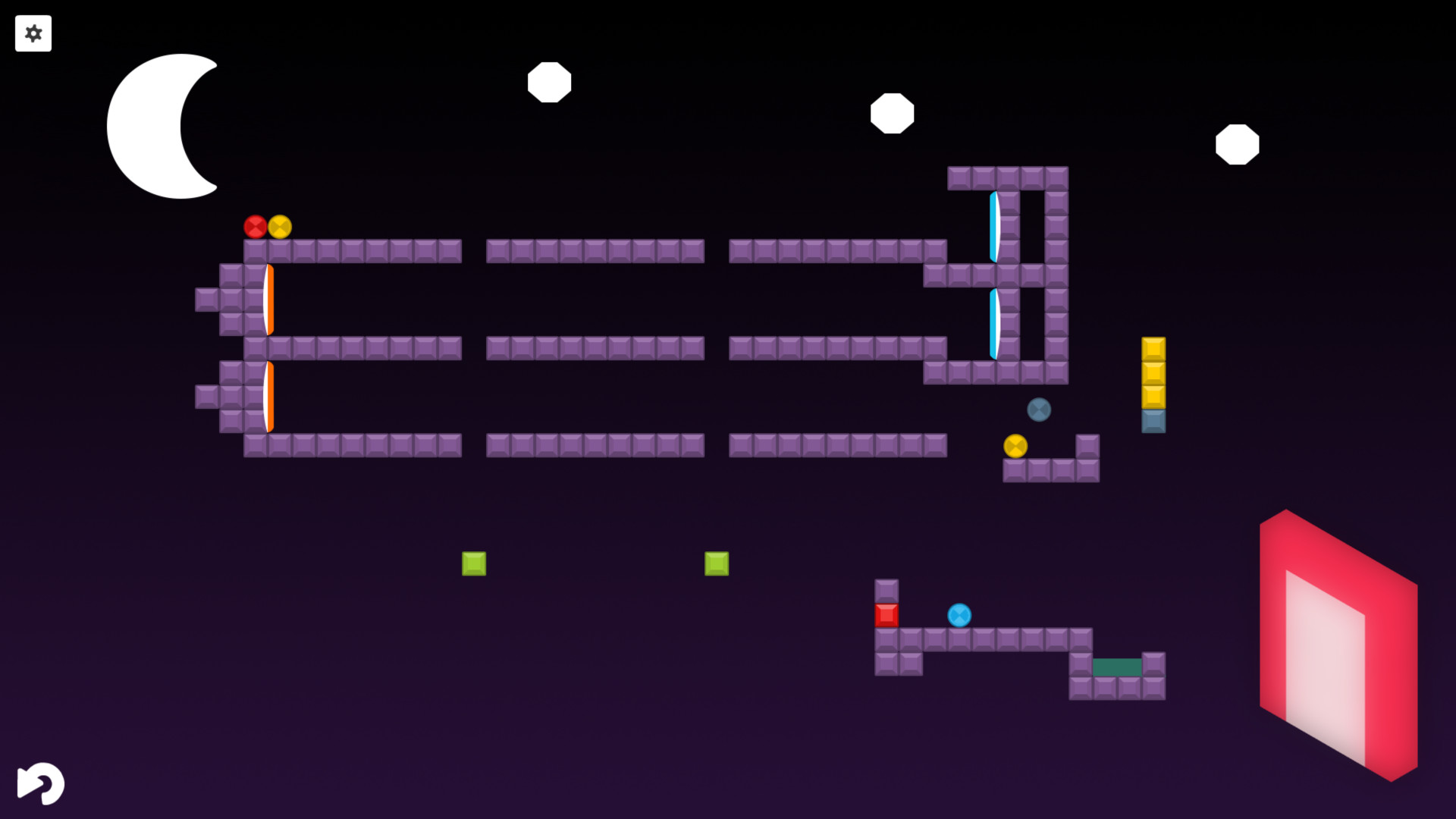The height and width of the screenshot is (819, 1456).
Task: Click the blue ball near the yellow blocks
Action: pos(1038,409)
